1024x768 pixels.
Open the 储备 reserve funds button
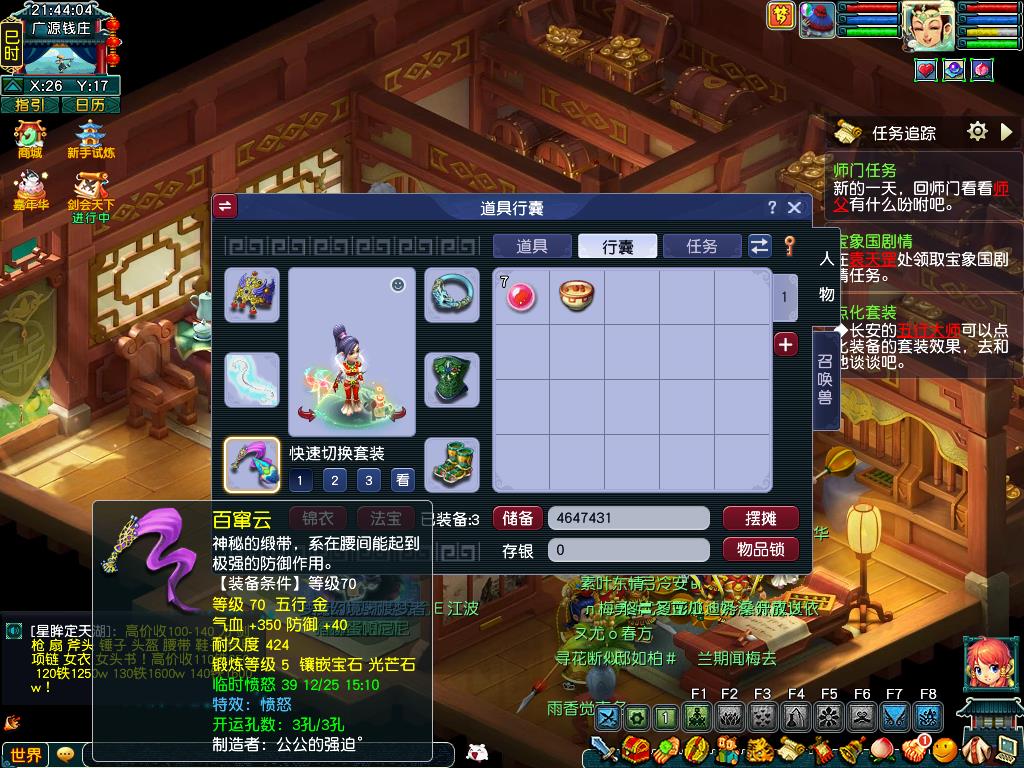click(x=517, y=518)
